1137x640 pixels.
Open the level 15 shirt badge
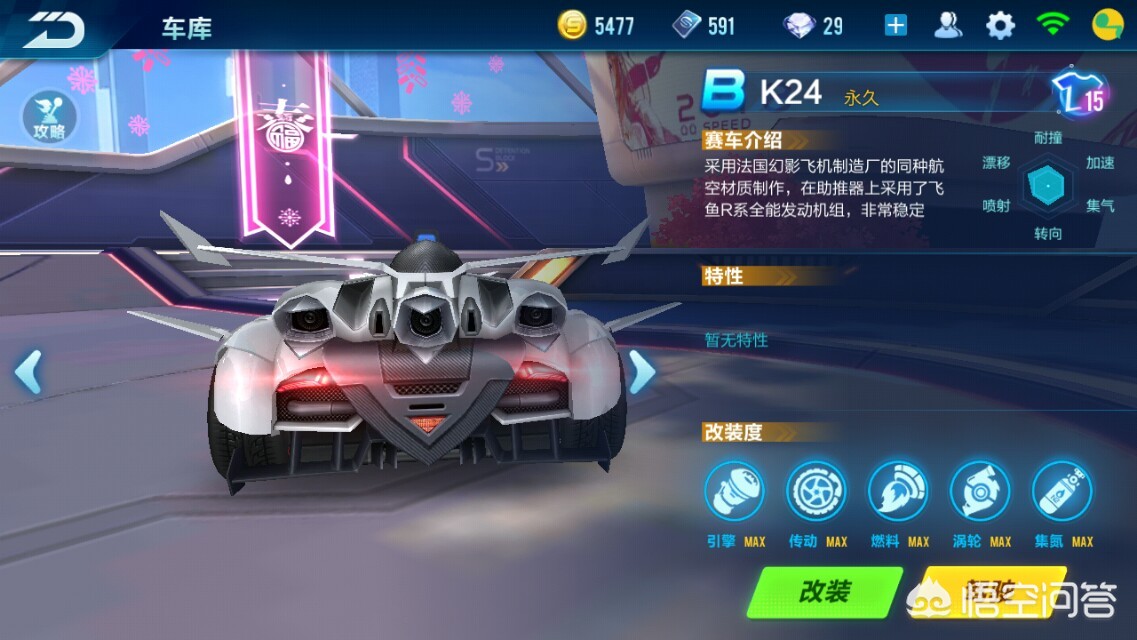point(1082,96)
